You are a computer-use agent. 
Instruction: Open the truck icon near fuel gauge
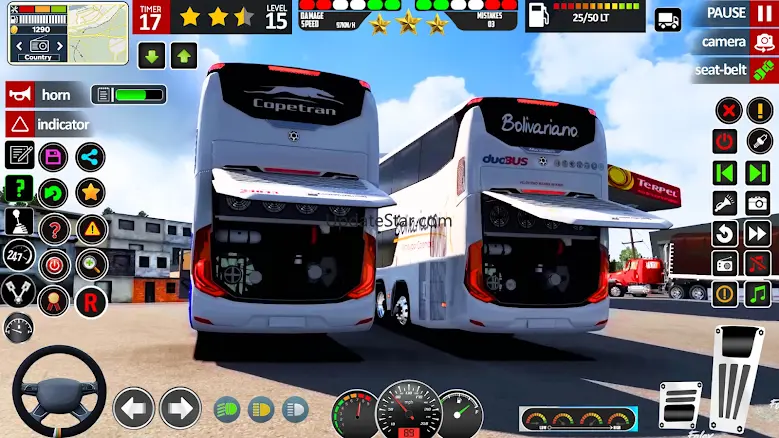coord(667,19)
